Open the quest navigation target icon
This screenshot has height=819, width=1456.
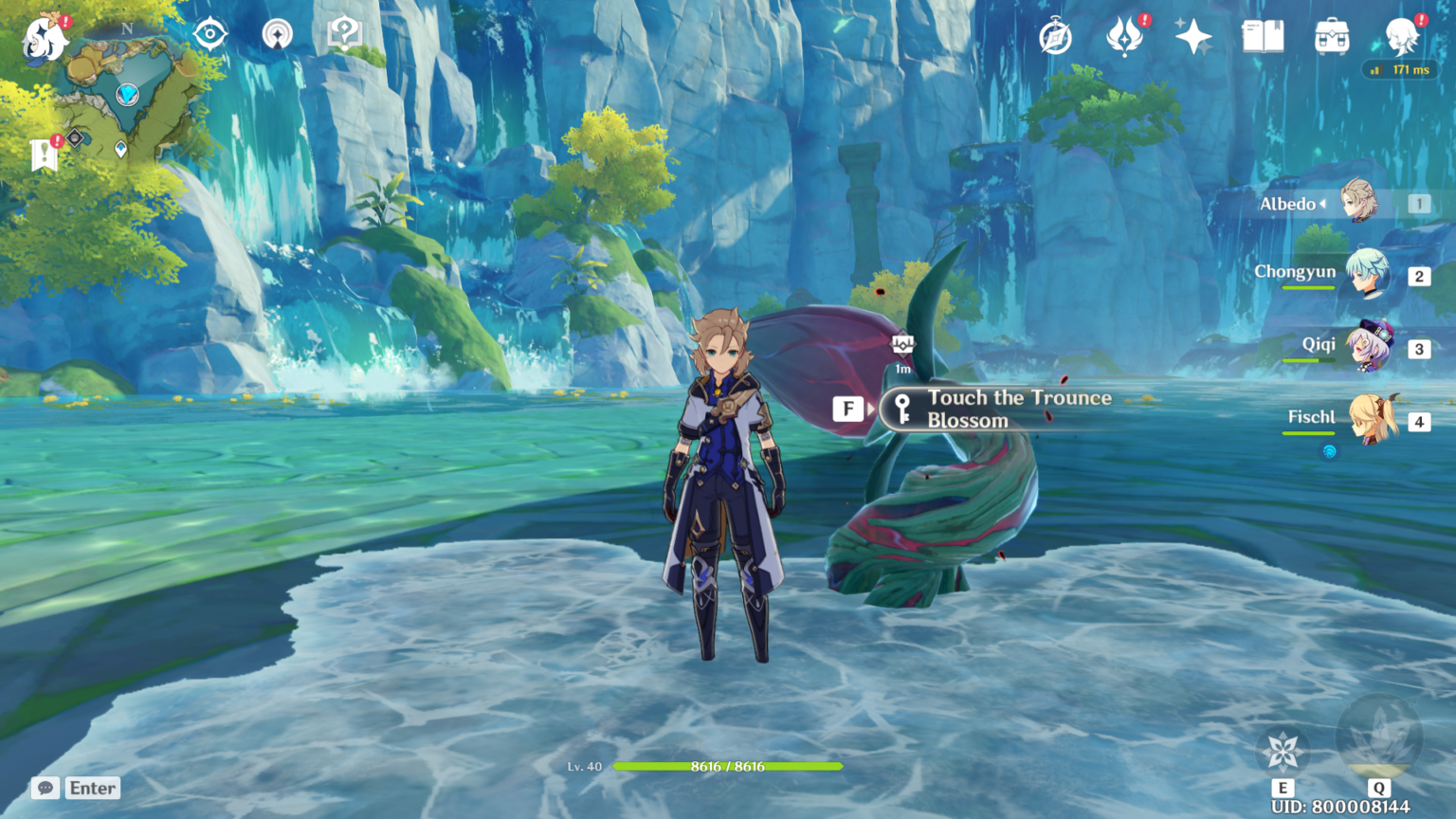pos(209,35)
